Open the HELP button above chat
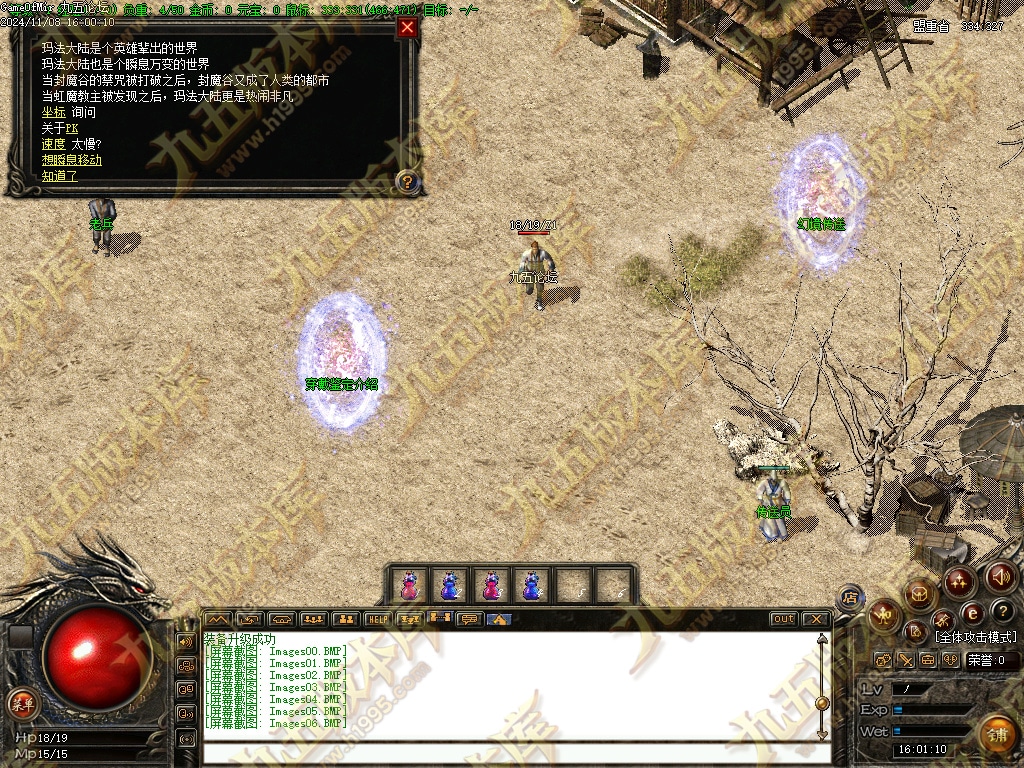The width and height of the screenshot is (1024, 768). [377, 619]
